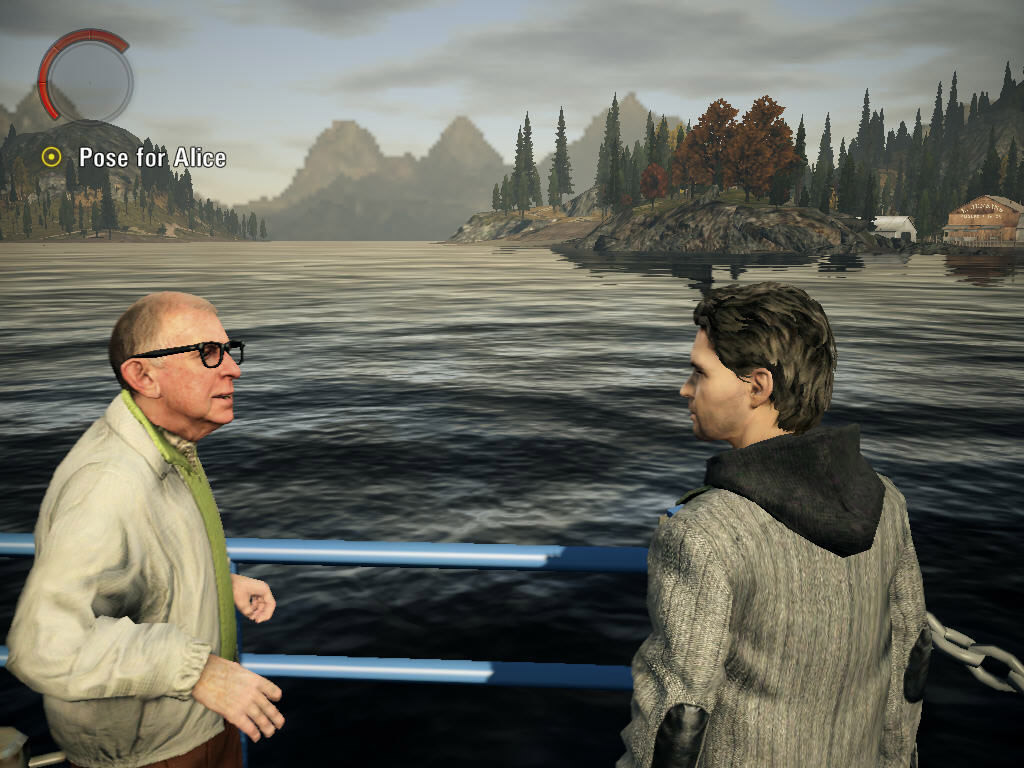Image resolution: width=1024 pixels, height=768 pixels.
Task: Click the circular radar in the corner
Action: tap(86, 77)
